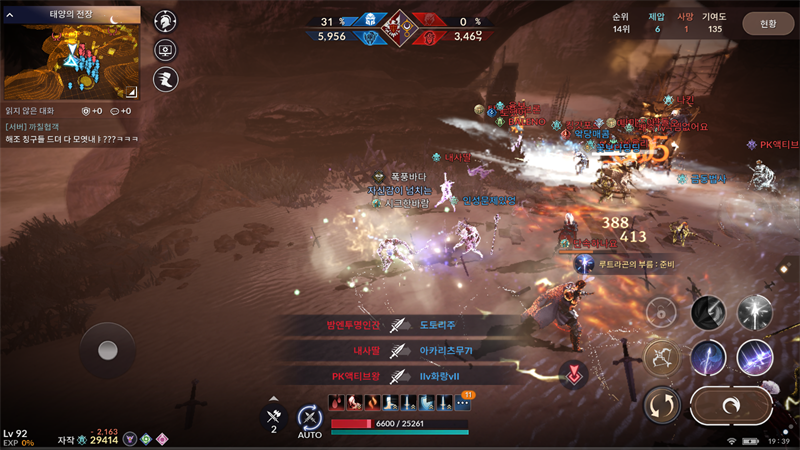Tap the circular arrows swap button

tap(662, 405)
